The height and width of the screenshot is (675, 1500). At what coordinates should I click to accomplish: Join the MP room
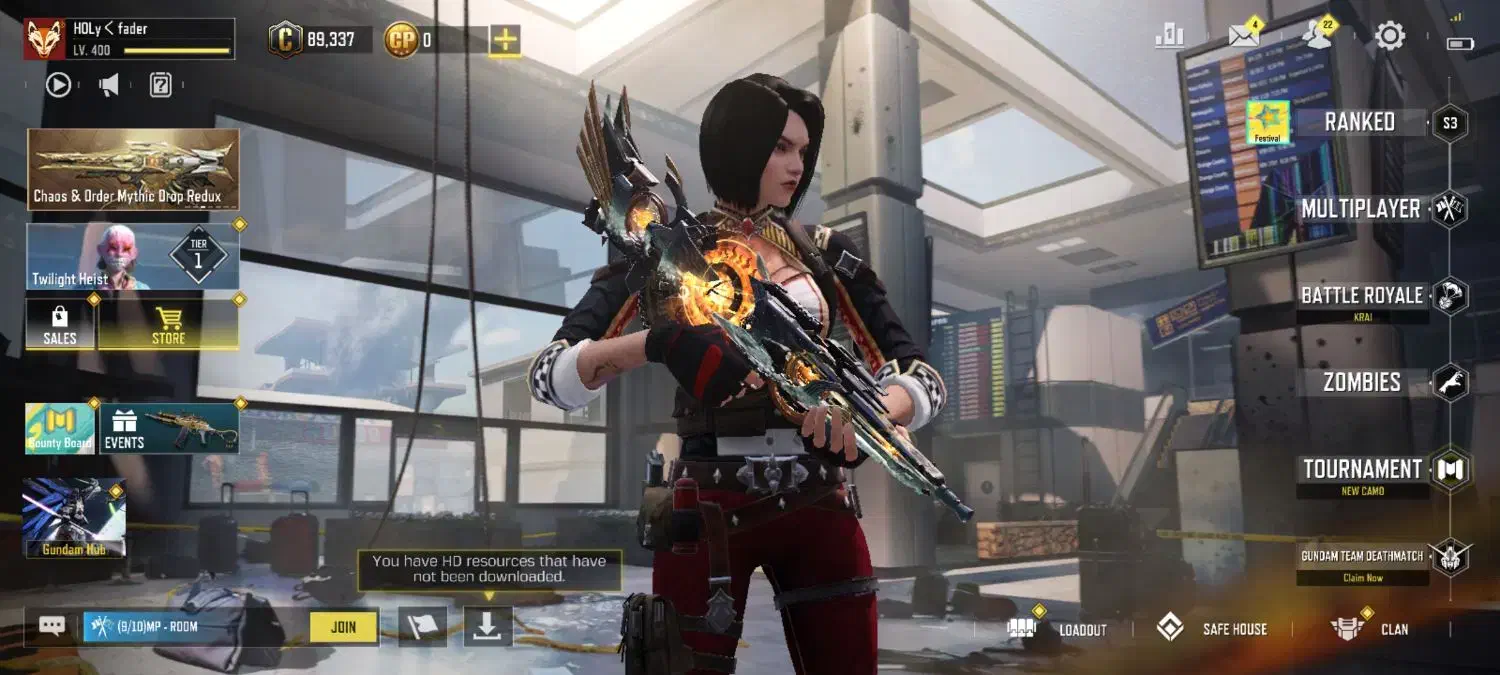tap(343, 627)
